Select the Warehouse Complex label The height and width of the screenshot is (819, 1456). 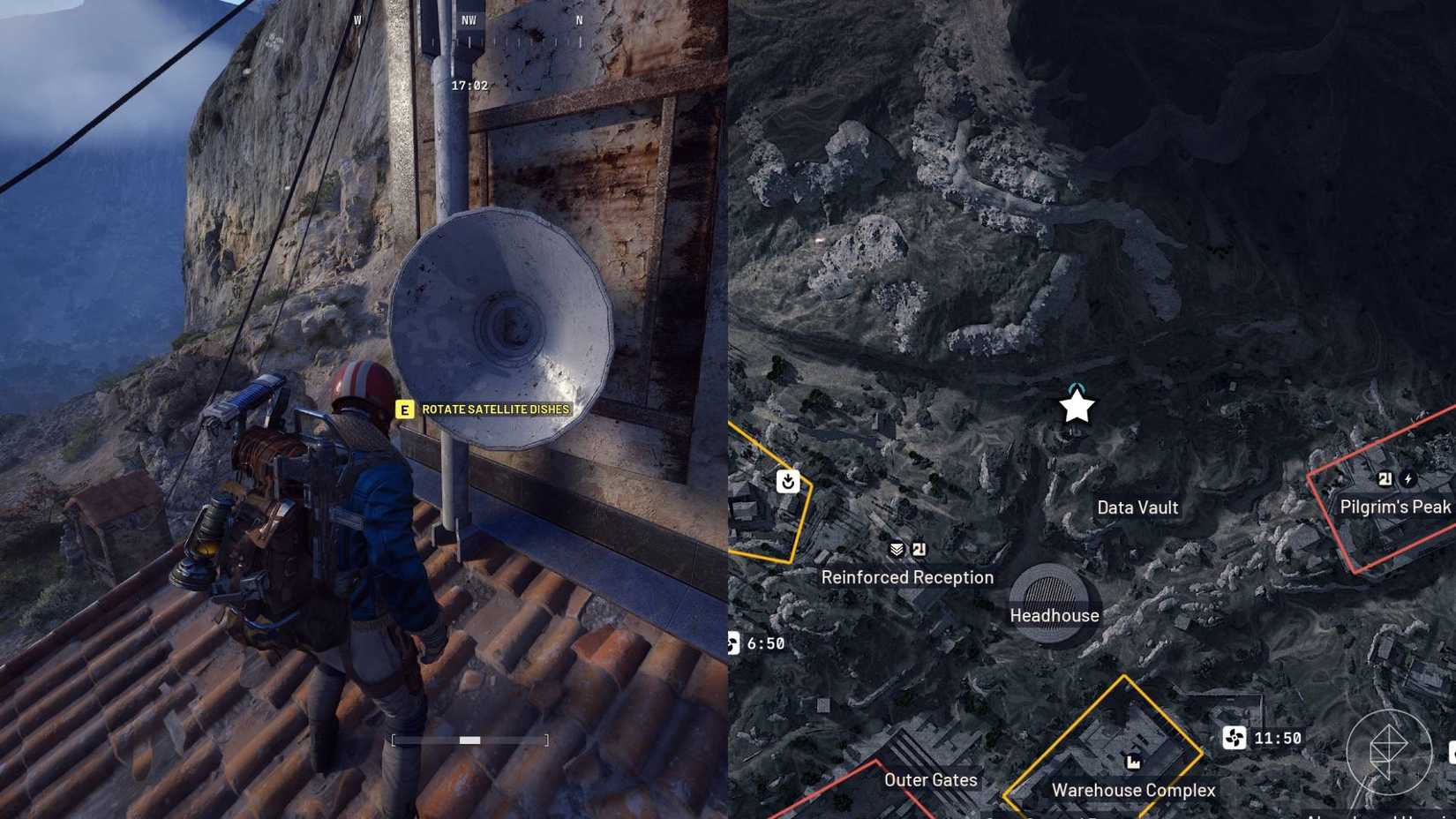[x=1133, y=791]
